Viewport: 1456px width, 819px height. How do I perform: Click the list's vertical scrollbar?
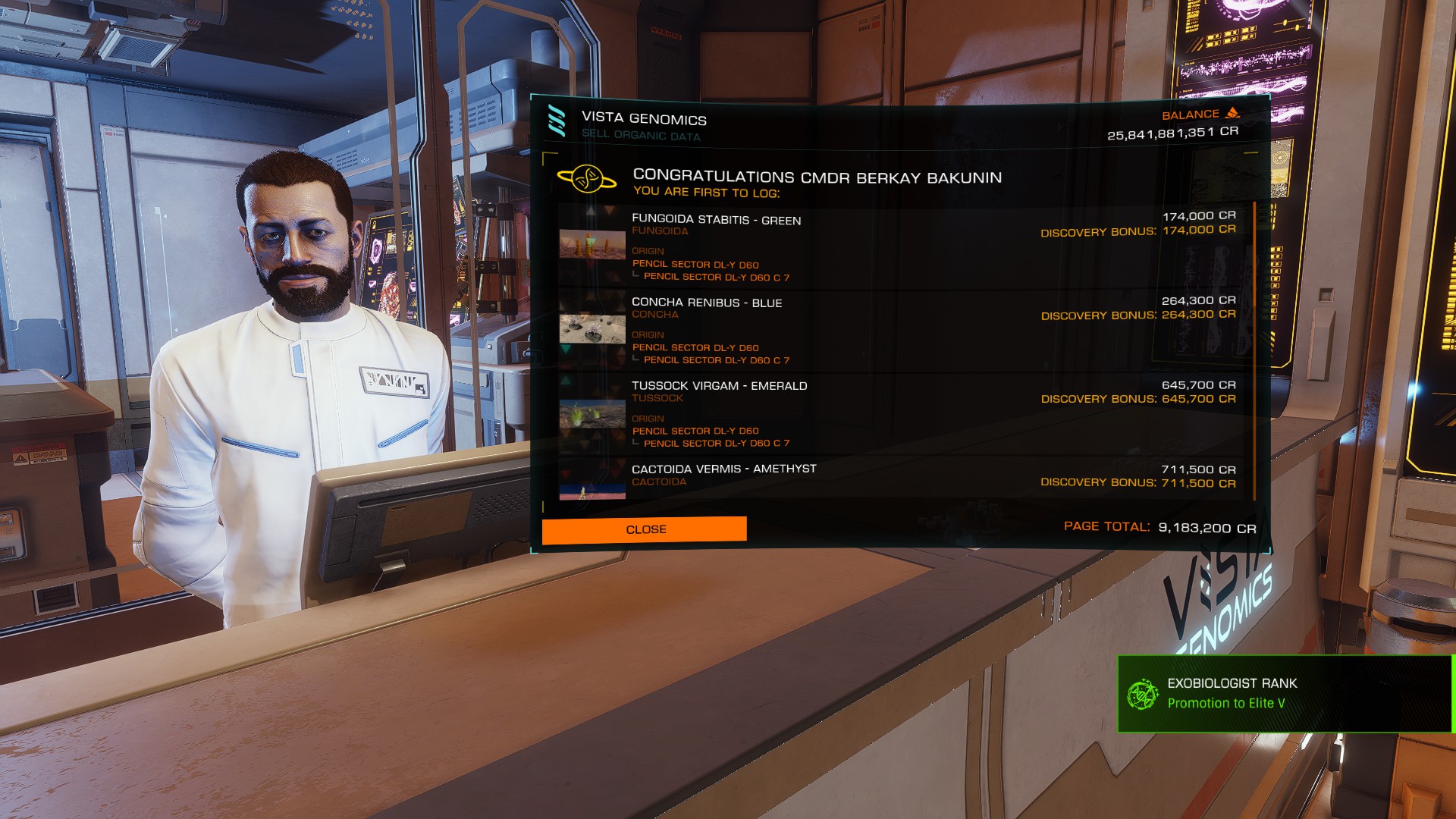pos(1255,349)
